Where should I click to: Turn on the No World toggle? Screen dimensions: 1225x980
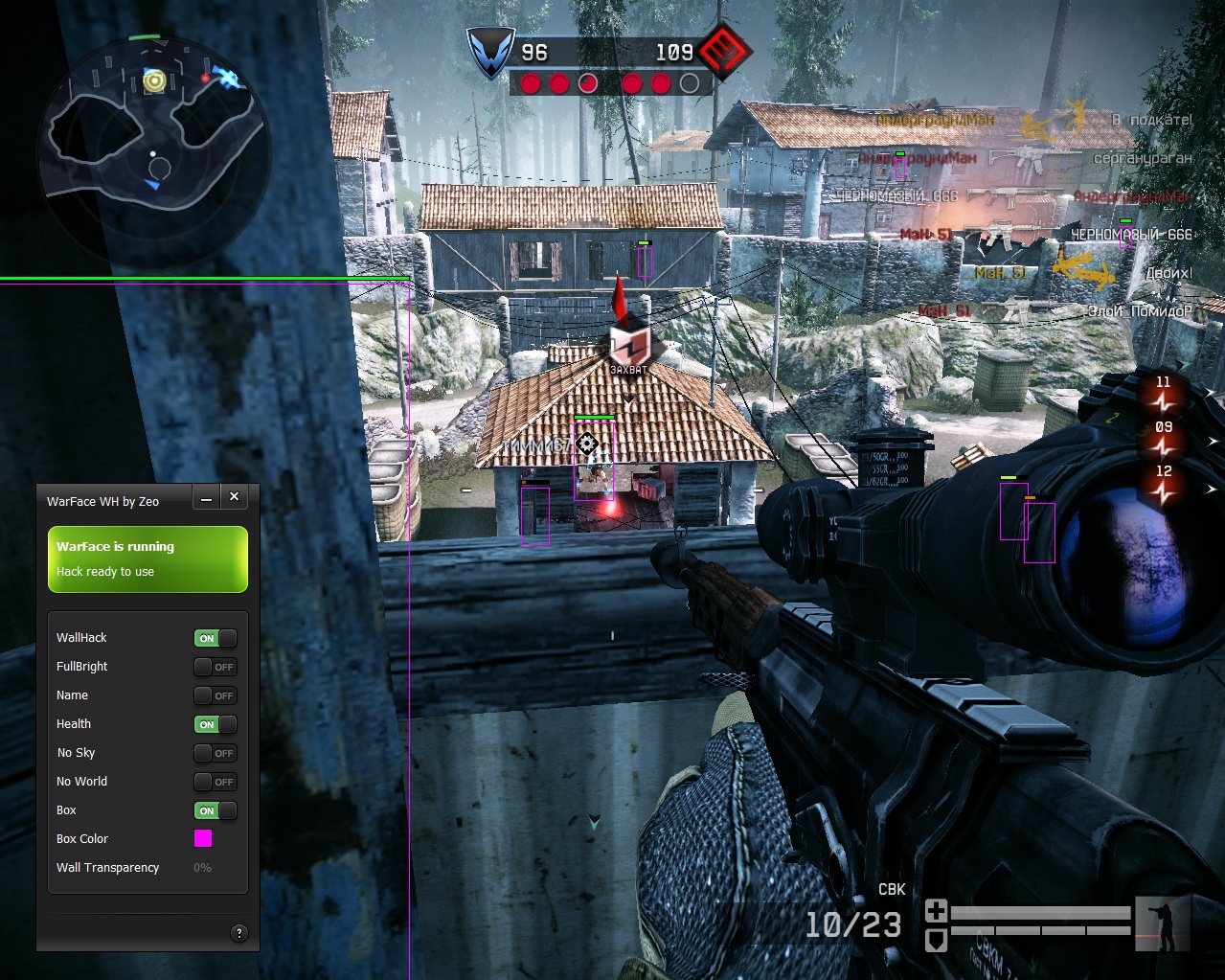point(216,782)
